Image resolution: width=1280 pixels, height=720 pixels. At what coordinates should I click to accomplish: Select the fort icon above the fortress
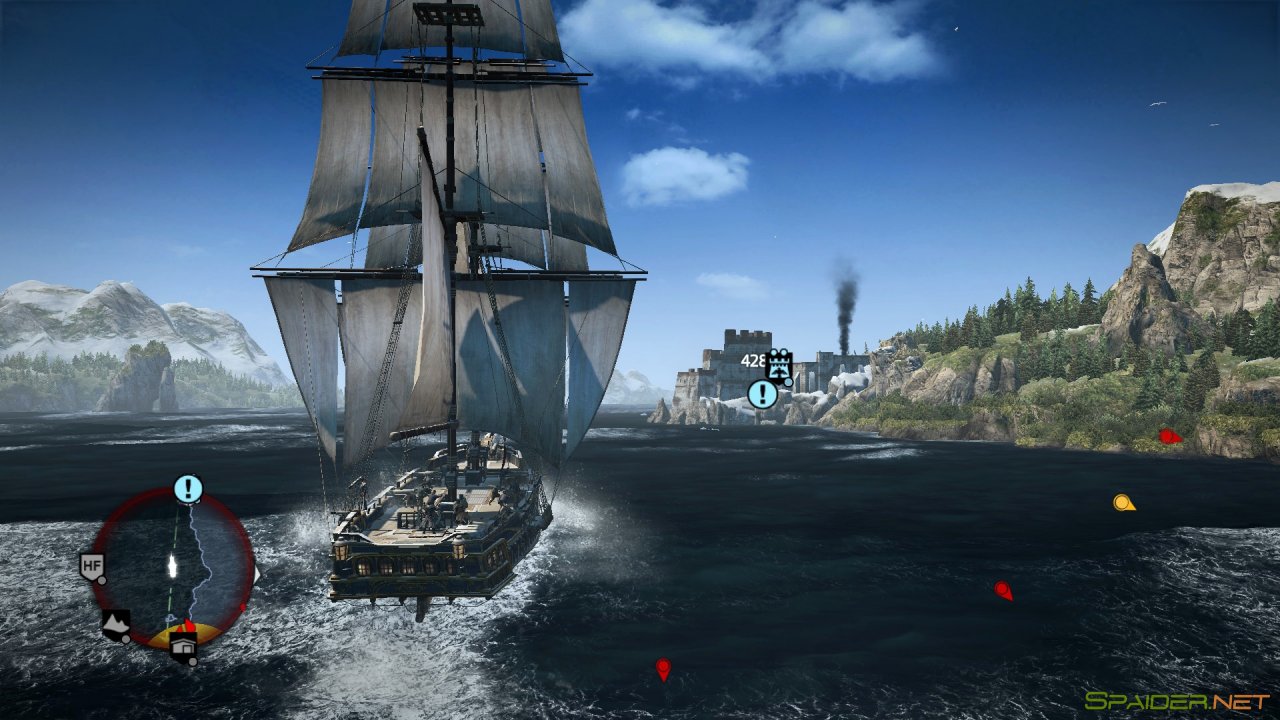point(779,366)
